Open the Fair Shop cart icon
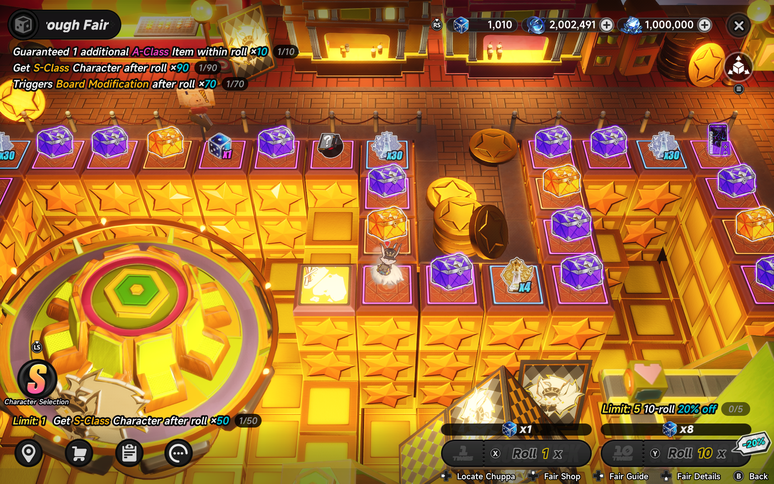Viewport: 774px width, 484px height. pyautogui.click(x=78, y=453)
